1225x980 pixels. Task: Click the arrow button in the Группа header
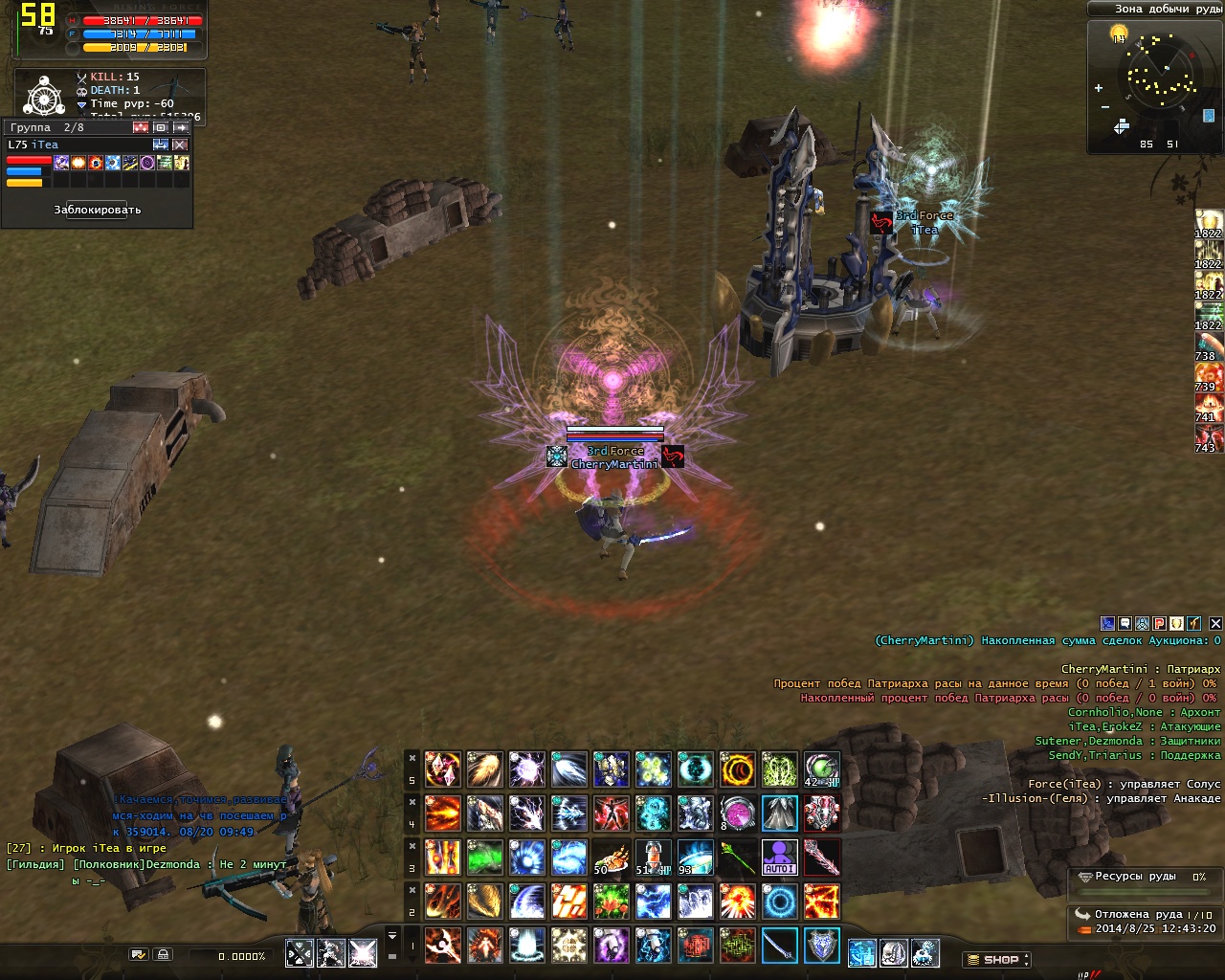point(180,127)
